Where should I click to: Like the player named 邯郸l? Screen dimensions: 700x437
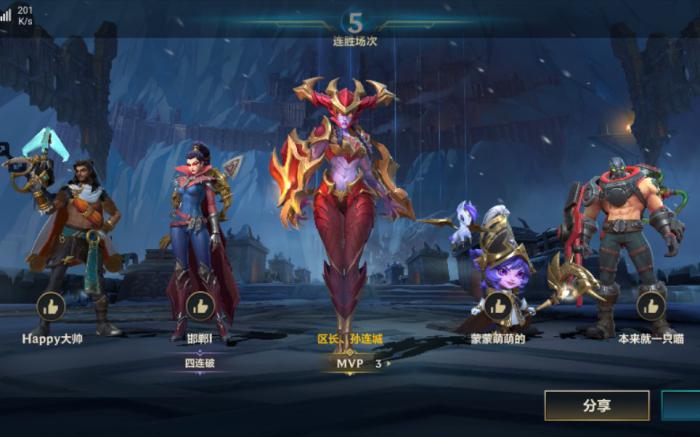point(200,306)
